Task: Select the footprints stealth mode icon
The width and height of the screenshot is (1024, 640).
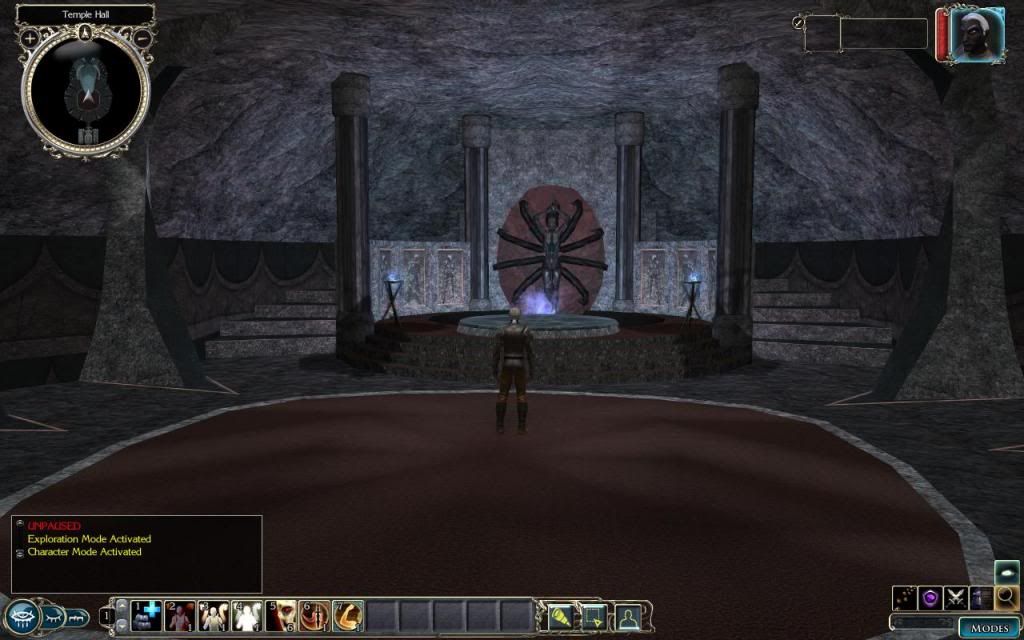Action: point(905,598)
